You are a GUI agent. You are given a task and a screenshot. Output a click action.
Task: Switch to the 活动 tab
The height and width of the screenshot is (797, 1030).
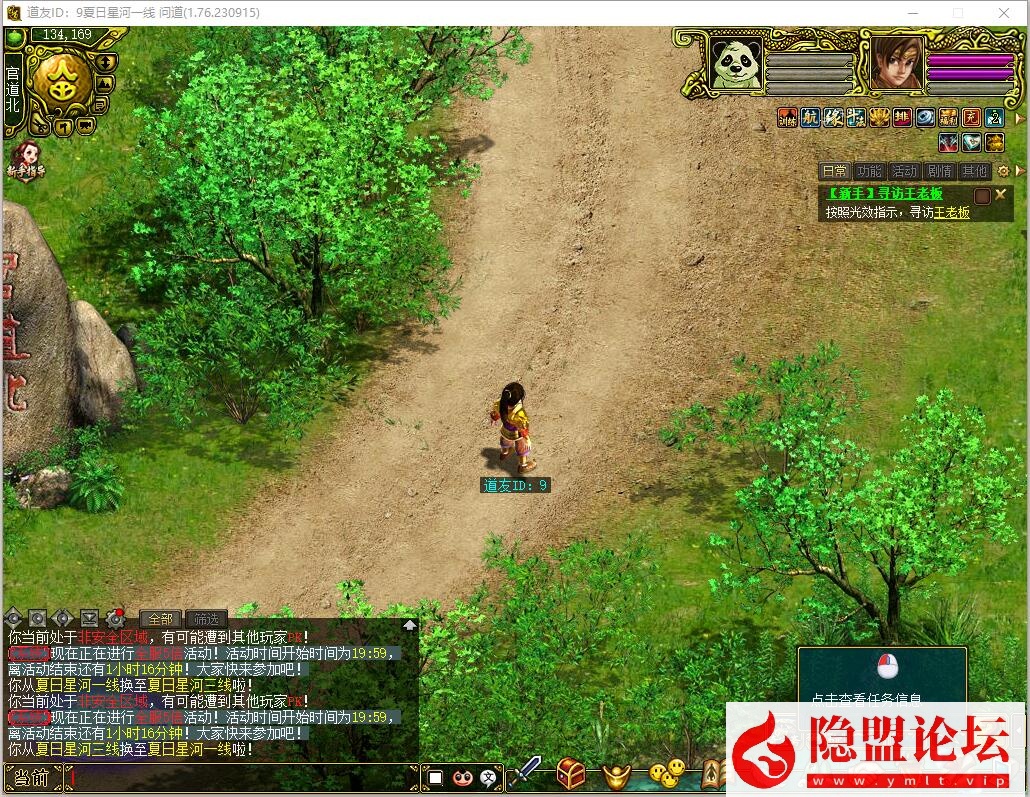[904, 171]
